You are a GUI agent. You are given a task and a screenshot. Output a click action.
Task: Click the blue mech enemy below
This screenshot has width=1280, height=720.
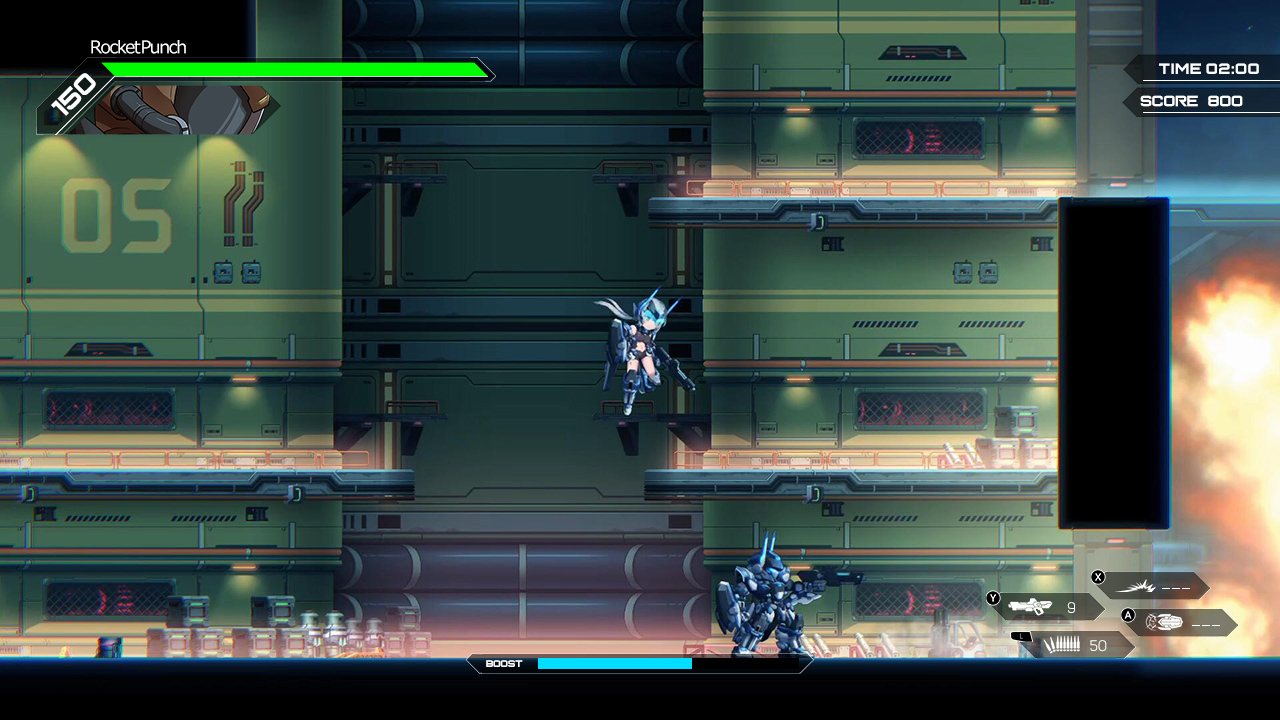pyautogui.click(x=765, y=600)
